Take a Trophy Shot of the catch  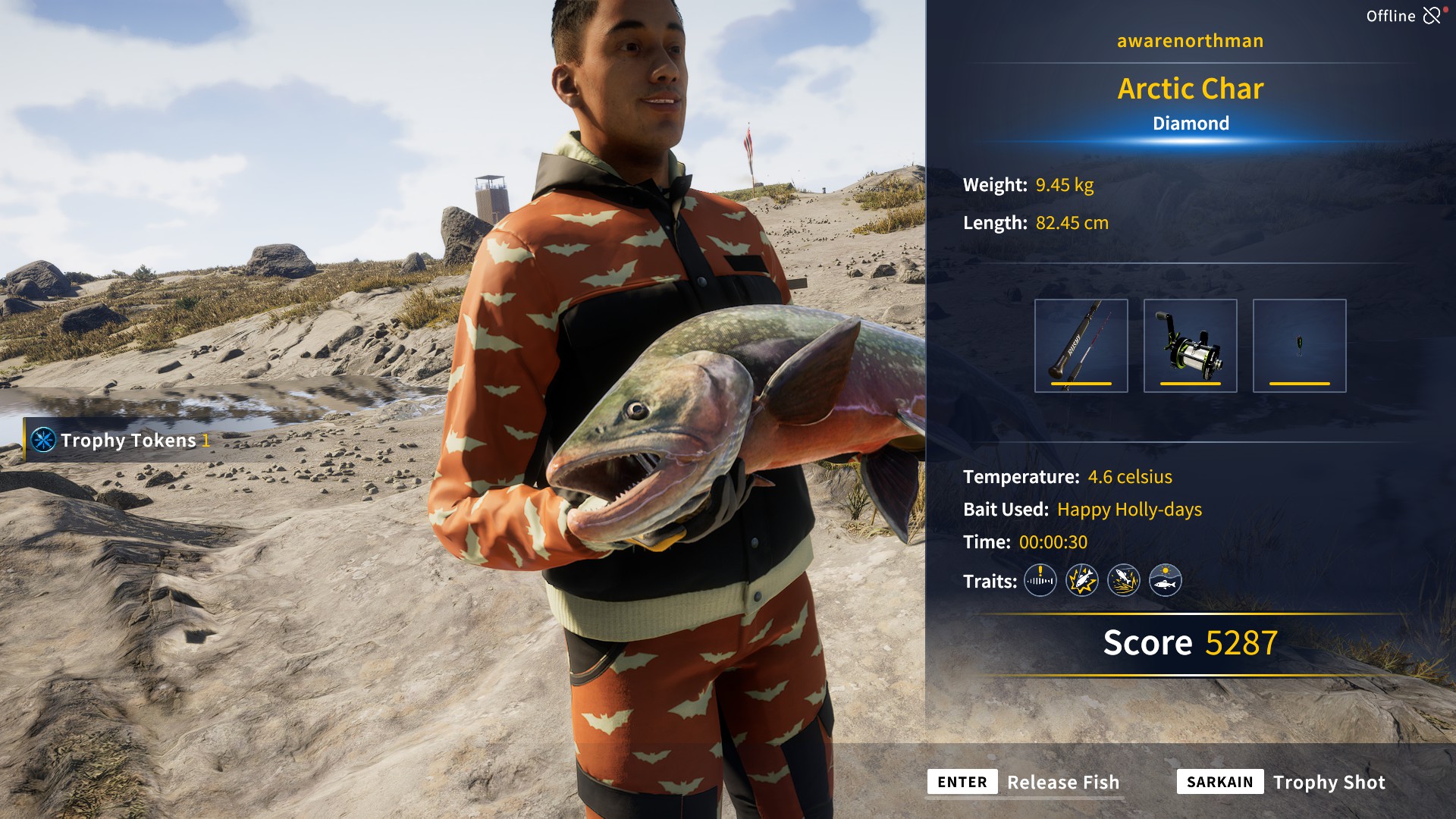[1328, 782]
